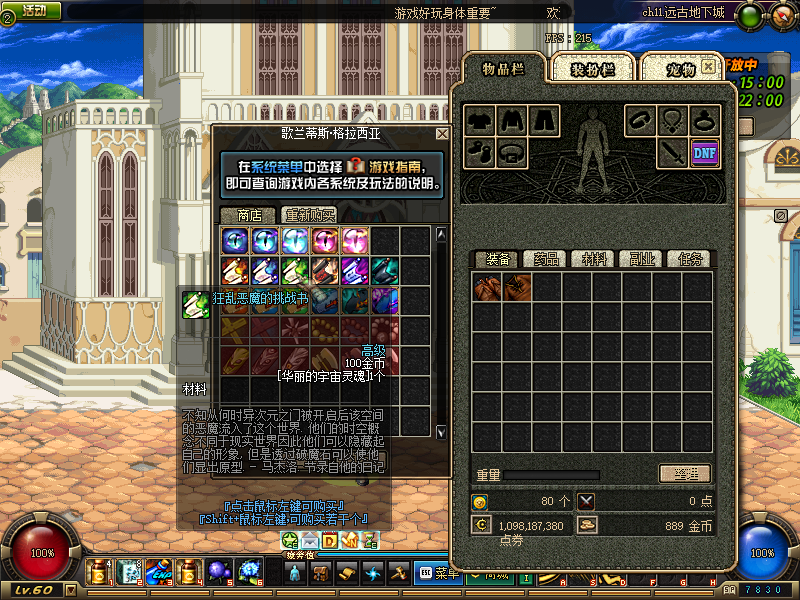This screenshot has width=800, height=600.
Task: Open the 宠物 pet tab
Action: click(x=680, y=69)
